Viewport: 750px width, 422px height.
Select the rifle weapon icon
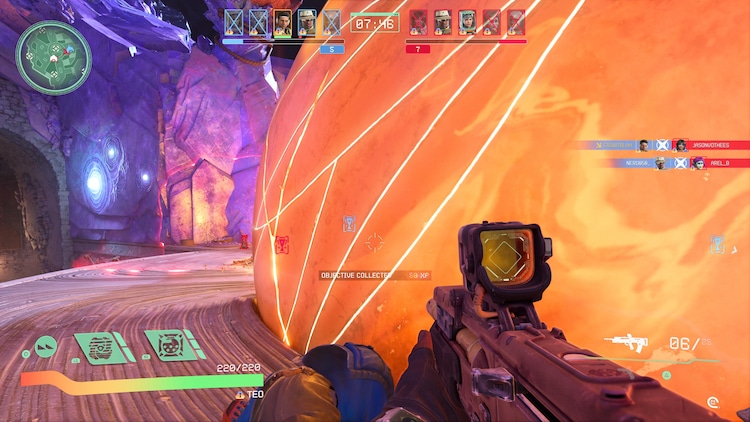[628, 344]
